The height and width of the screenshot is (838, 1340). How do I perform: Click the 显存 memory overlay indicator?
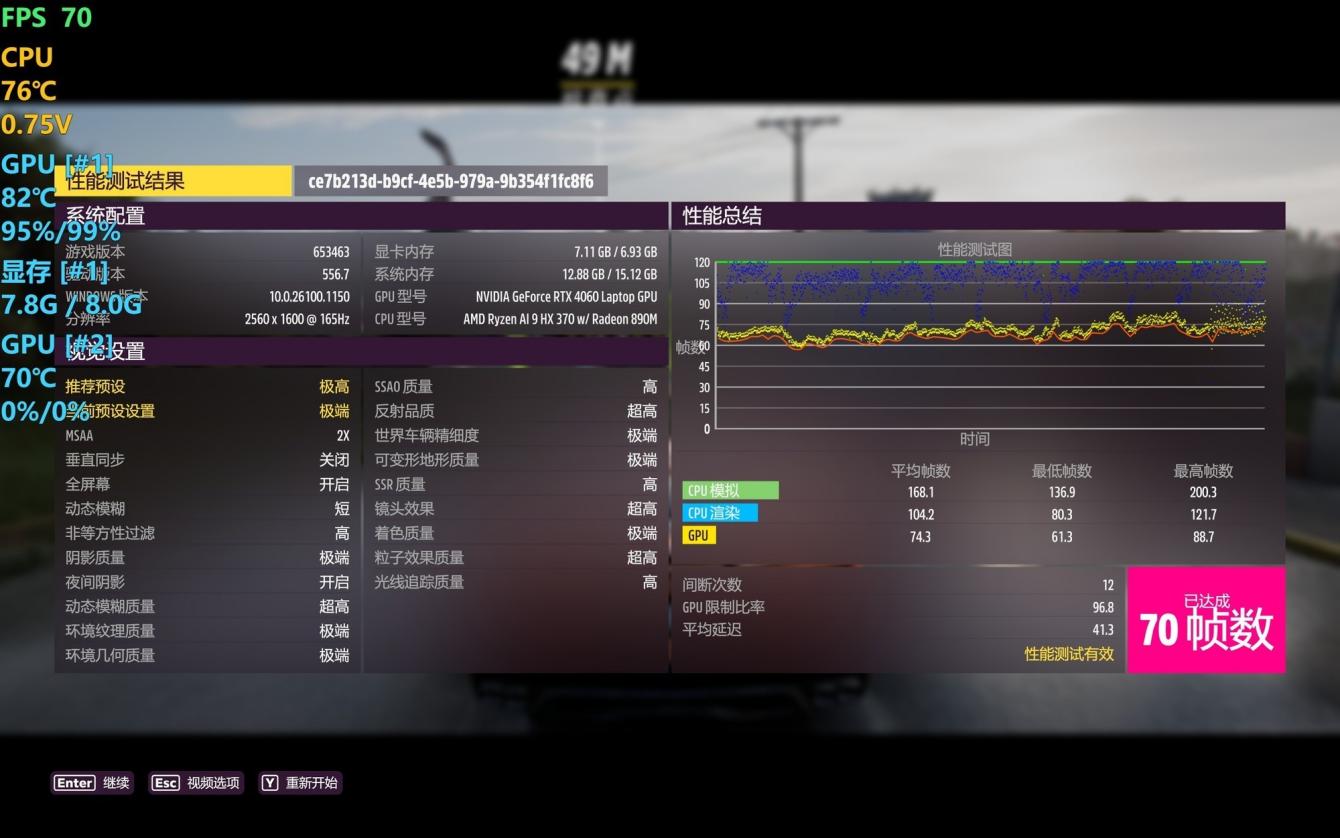[44, 270]
